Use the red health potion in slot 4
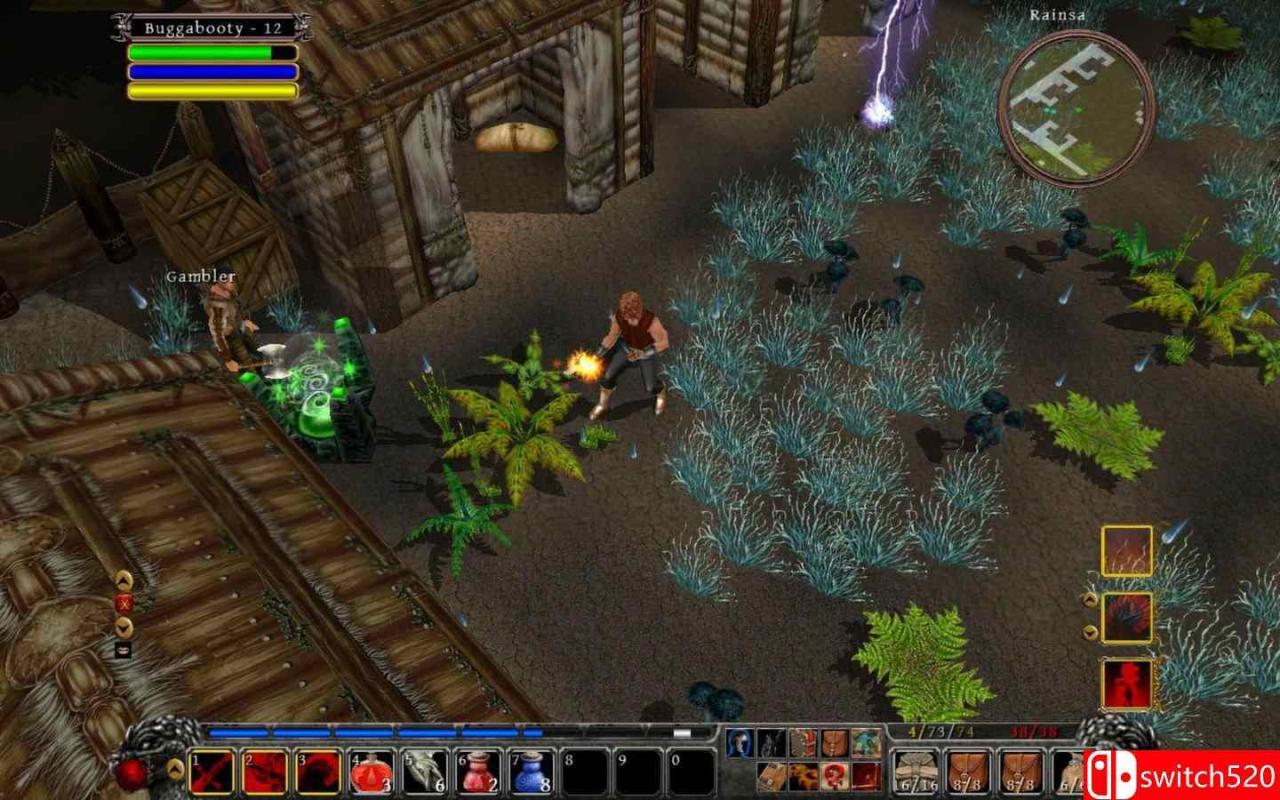 coord(371,772)
